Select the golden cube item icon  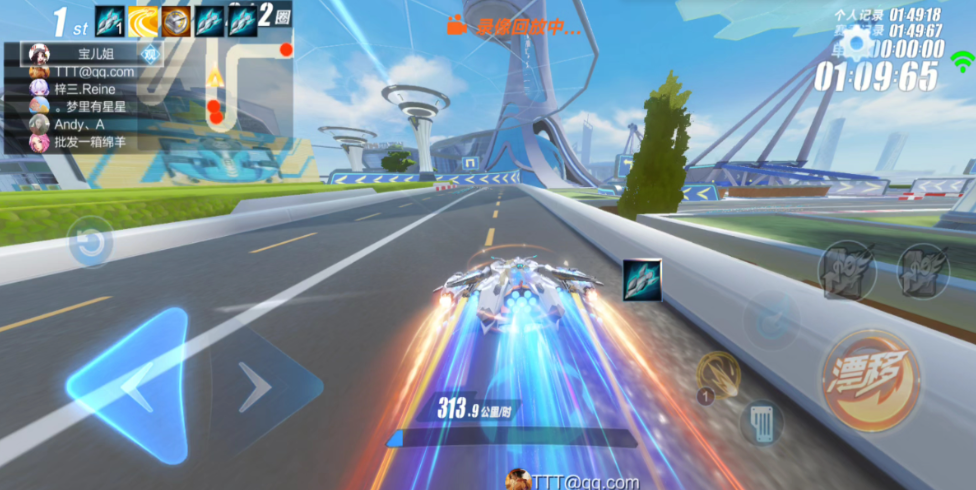coord(177,21)
